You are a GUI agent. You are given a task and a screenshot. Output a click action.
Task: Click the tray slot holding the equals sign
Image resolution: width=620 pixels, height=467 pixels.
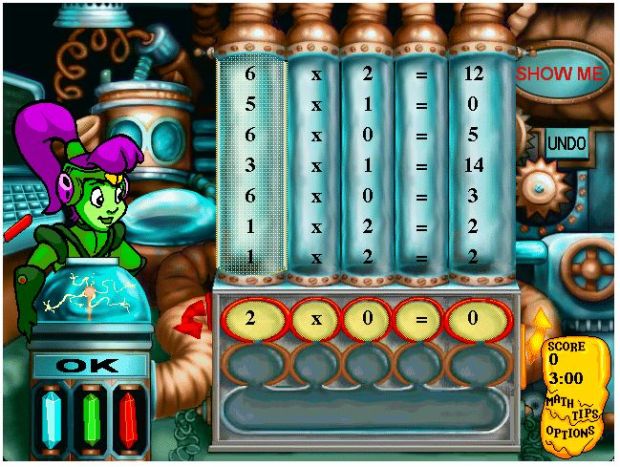420,320
